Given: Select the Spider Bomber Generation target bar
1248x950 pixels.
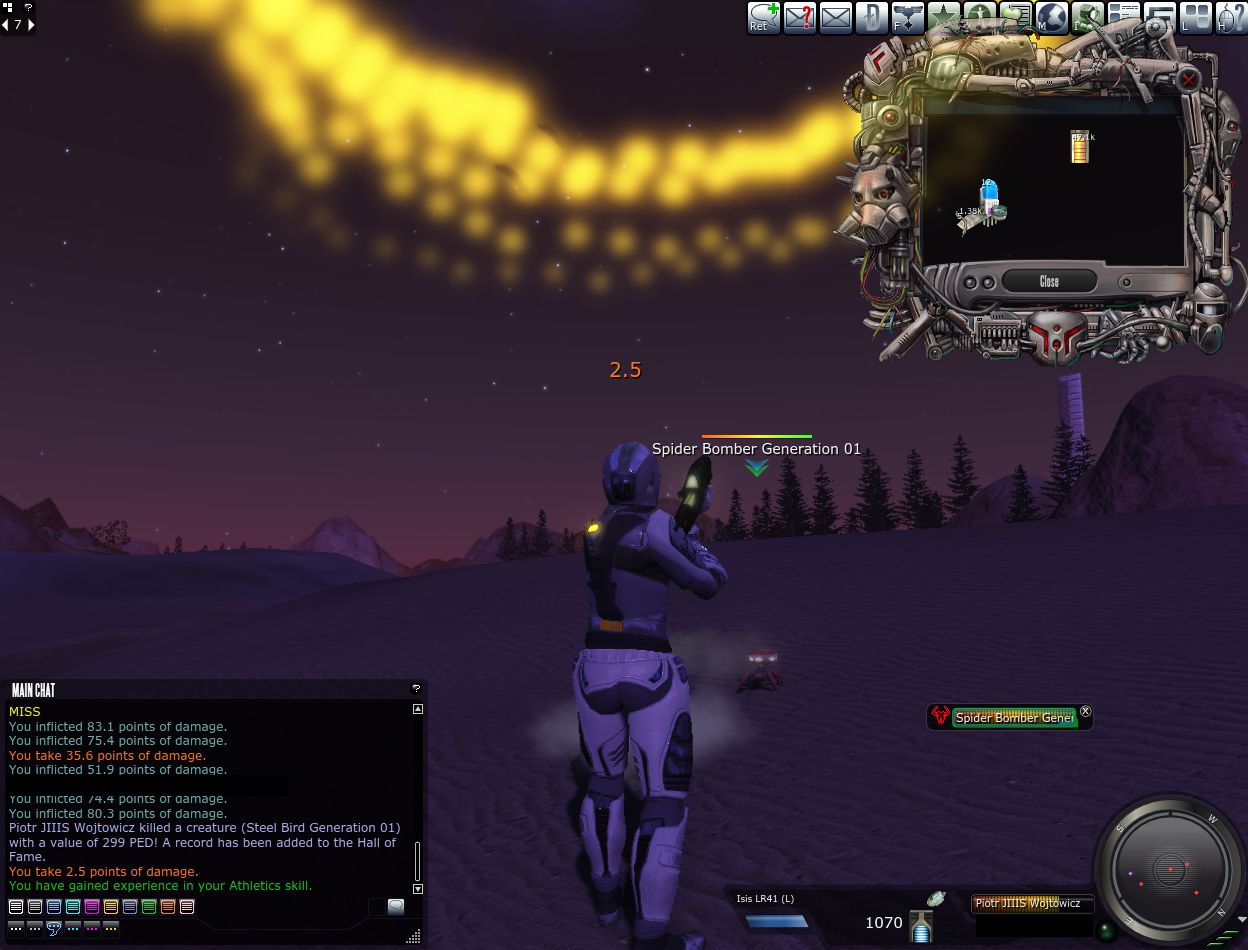Looking at the screenshot, I should click(x=1013, y=717).
